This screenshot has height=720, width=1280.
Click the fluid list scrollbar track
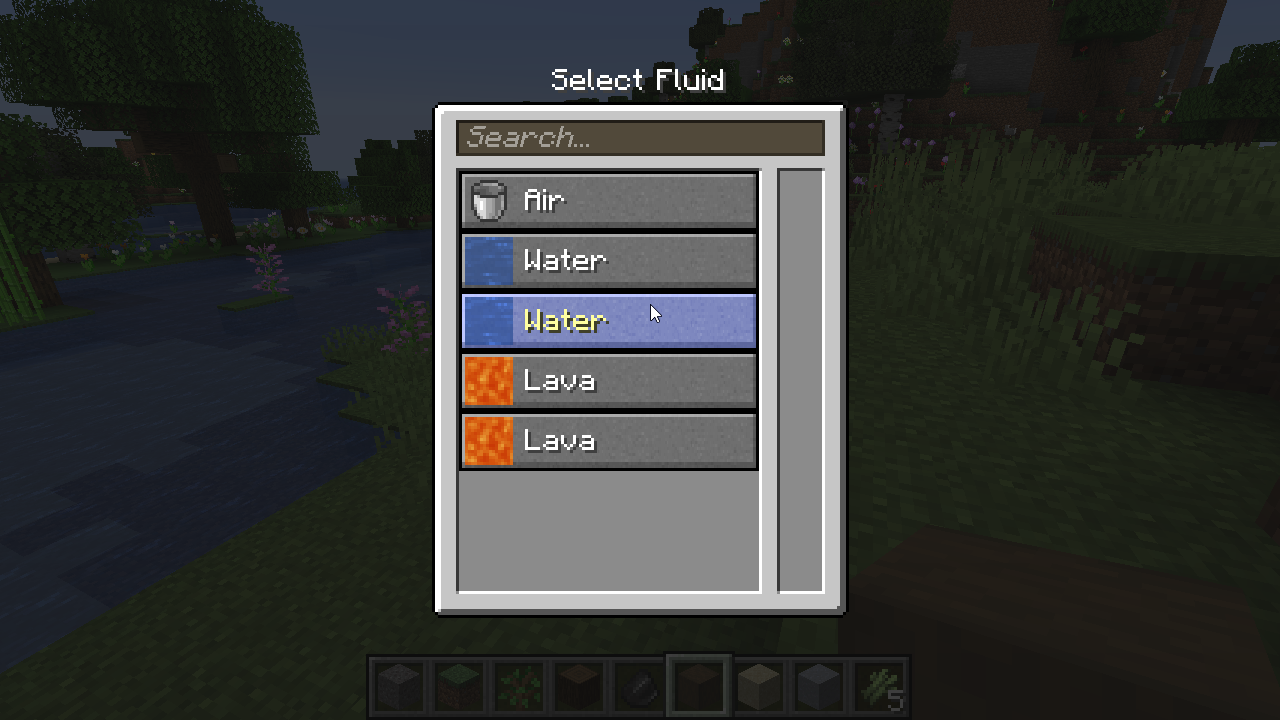(x=800, y=380)
